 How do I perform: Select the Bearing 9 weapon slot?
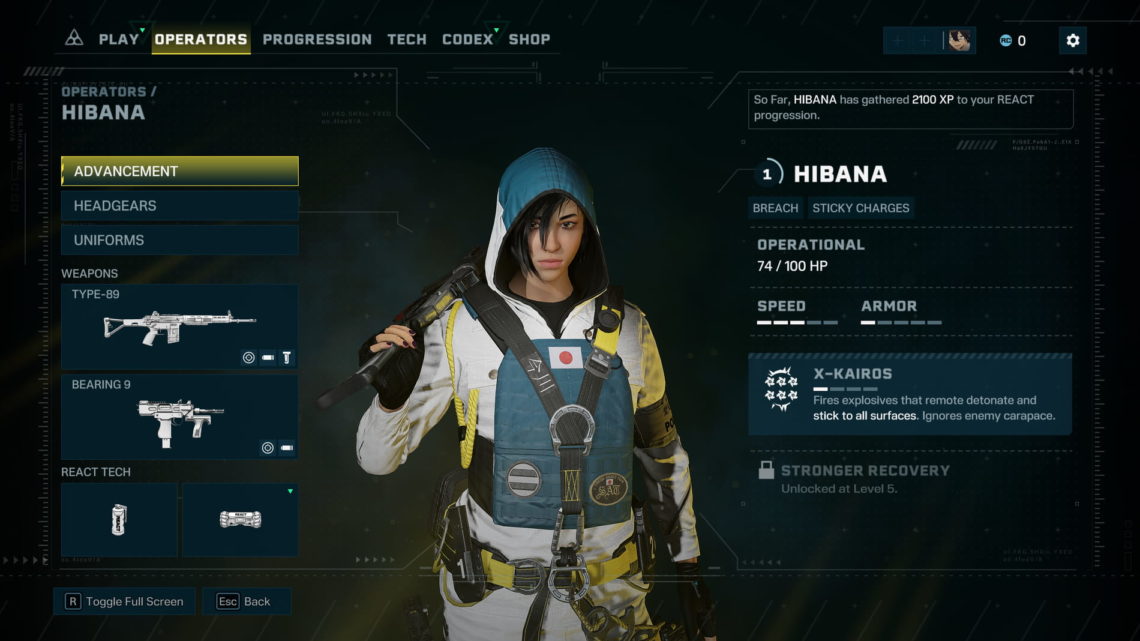pos(180,417)
